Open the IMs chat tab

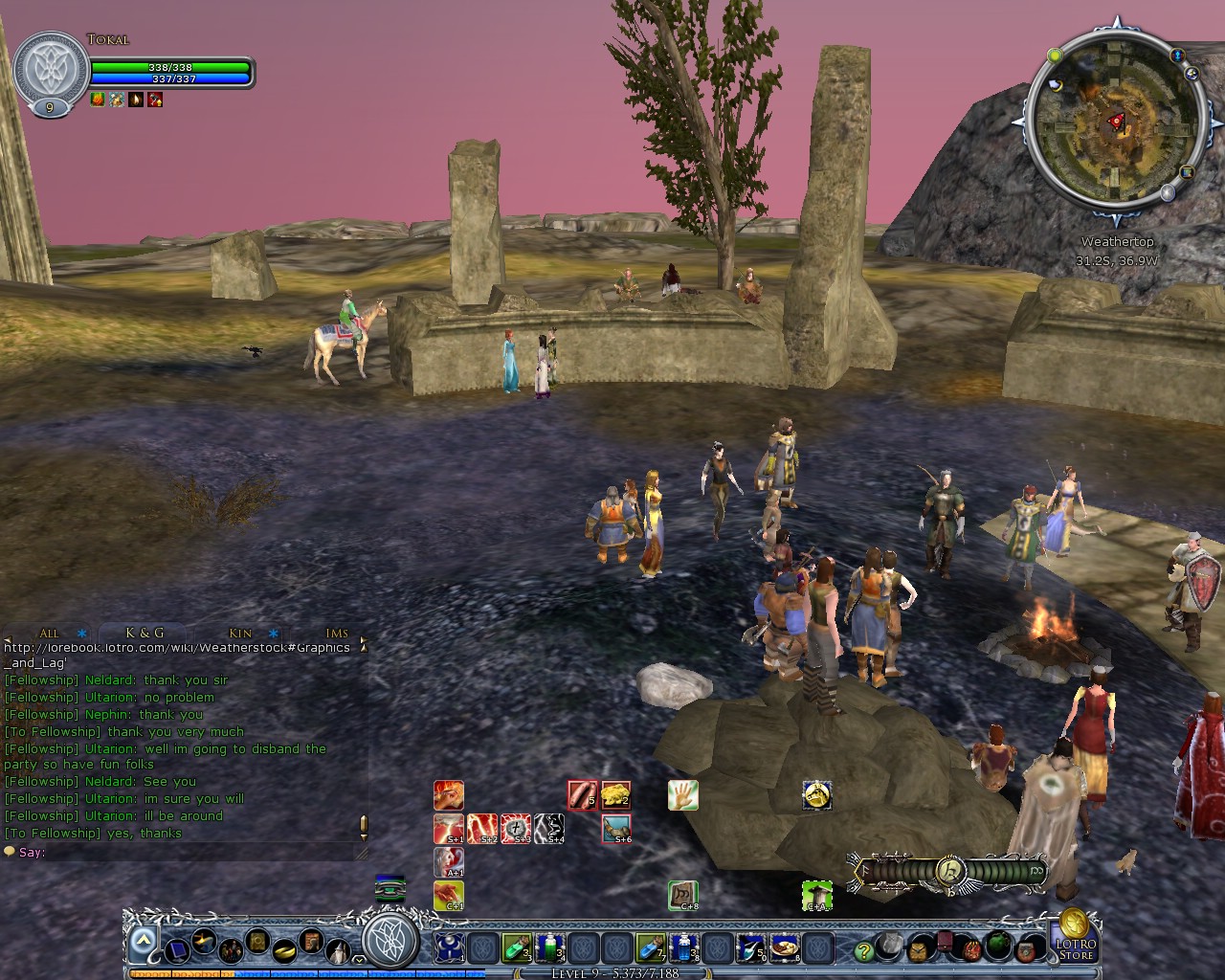pos(337,633)
